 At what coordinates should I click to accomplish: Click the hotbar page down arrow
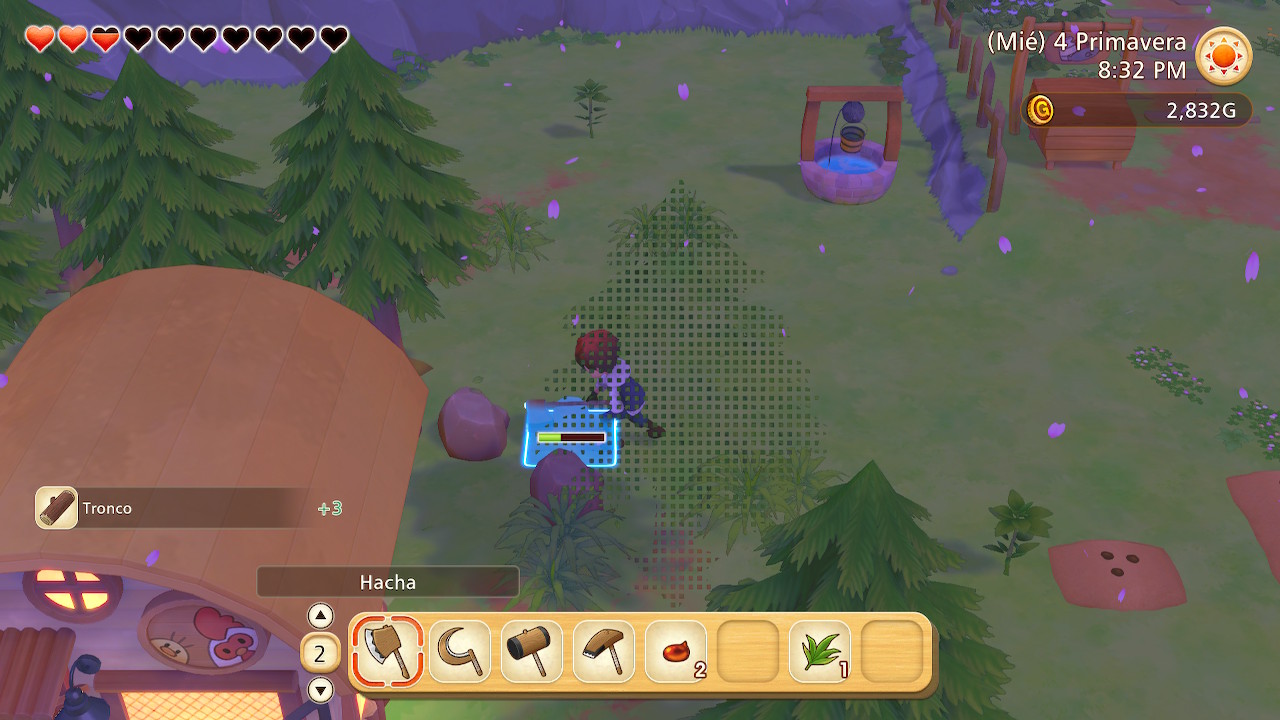(x=320, y=689)
